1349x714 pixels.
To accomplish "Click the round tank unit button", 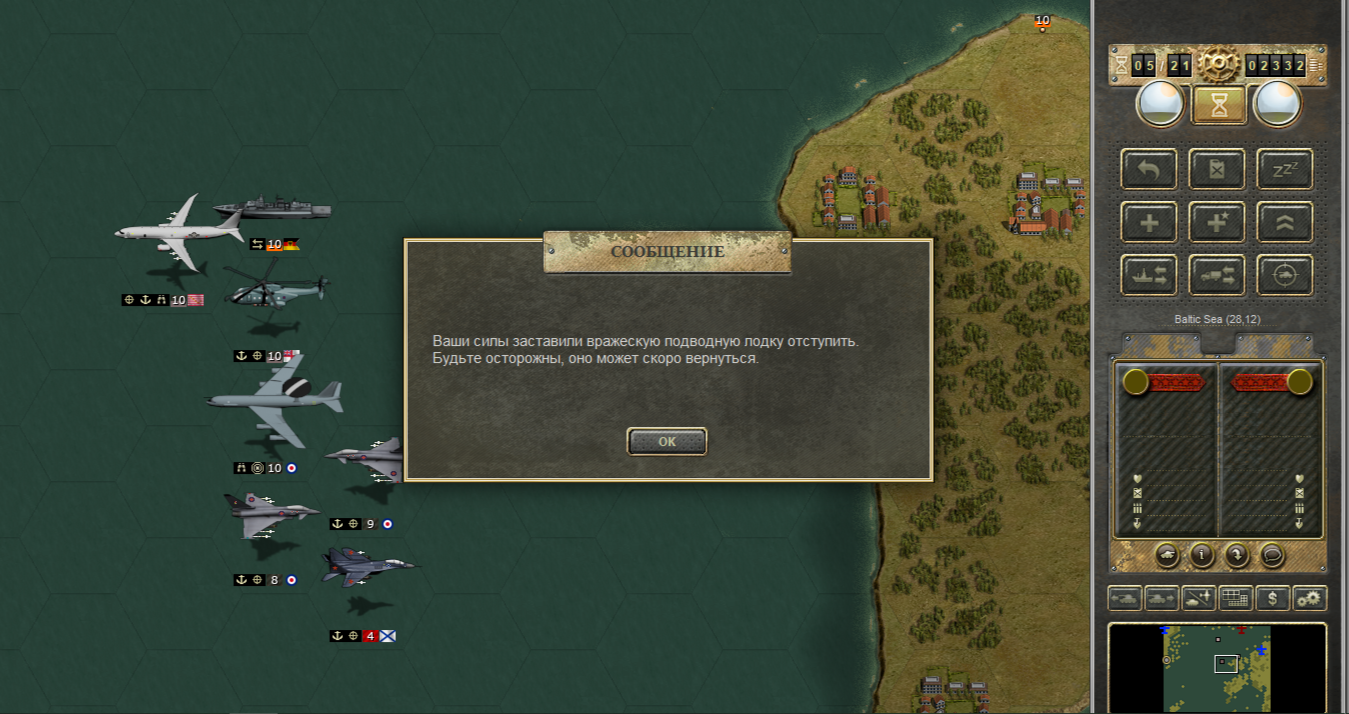I will point(1167,554).
